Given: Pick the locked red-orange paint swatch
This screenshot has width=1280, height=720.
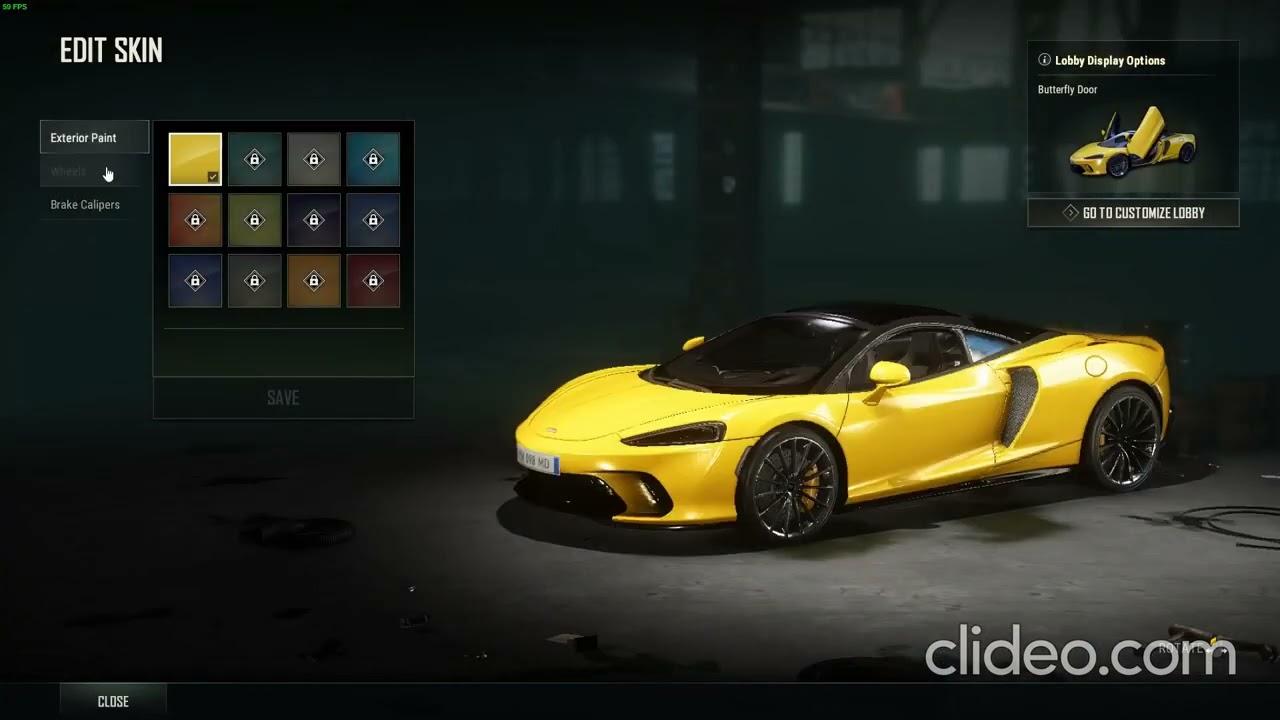Looking at the screenshot, I should click(x=195, y=220).
